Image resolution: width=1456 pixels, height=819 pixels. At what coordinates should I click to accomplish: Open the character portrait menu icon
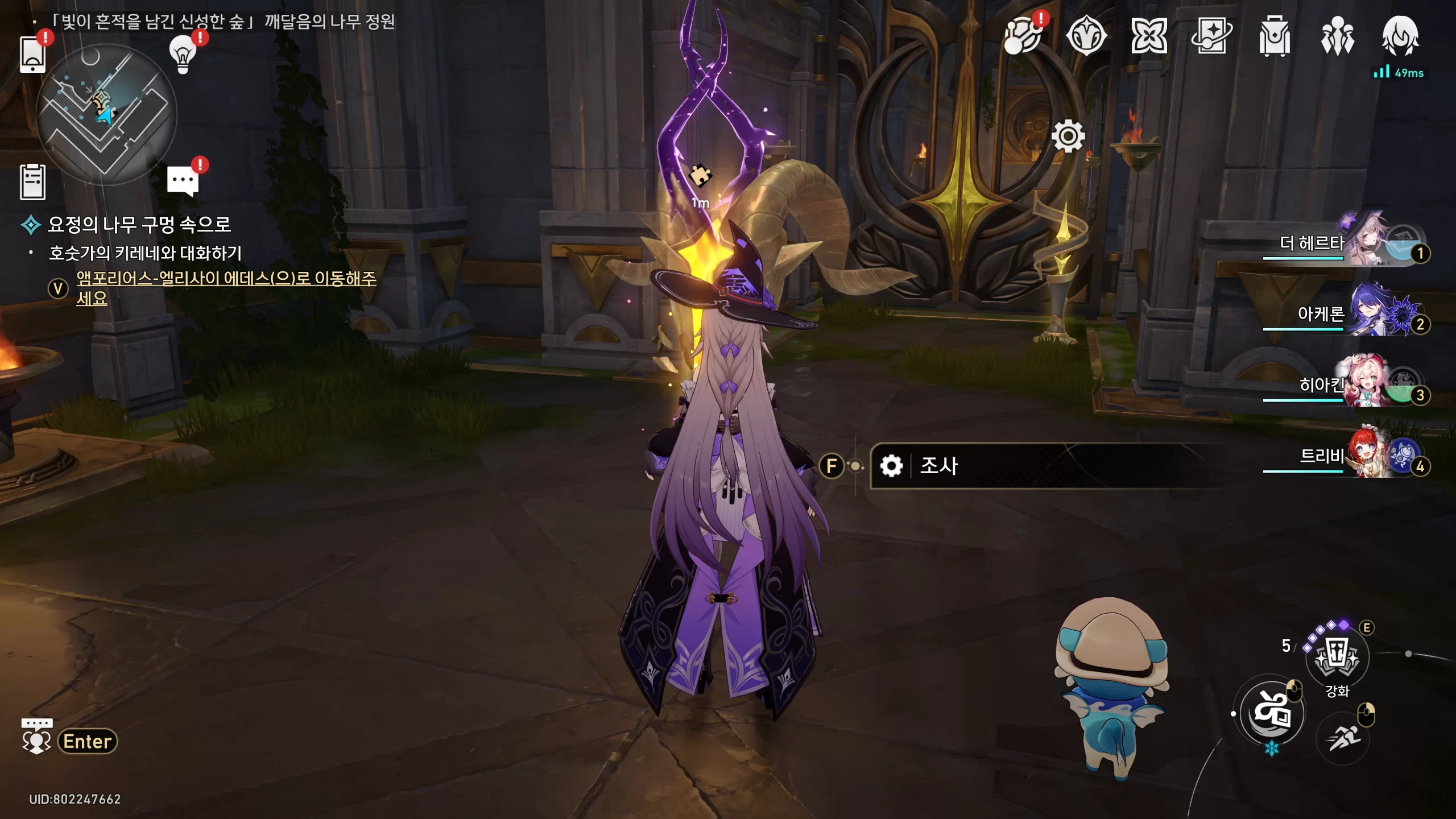(1400, 36)
